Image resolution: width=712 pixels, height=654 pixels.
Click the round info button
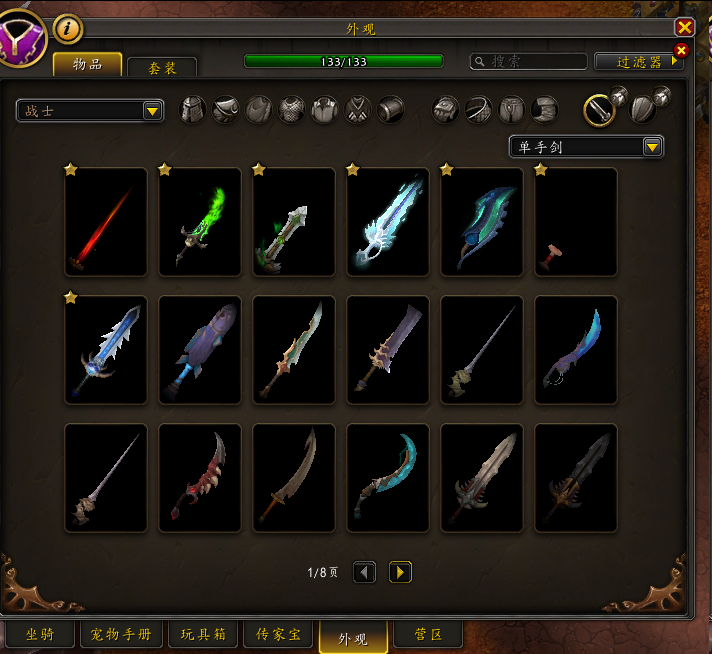pyautogui.click(x=67, y=28)
